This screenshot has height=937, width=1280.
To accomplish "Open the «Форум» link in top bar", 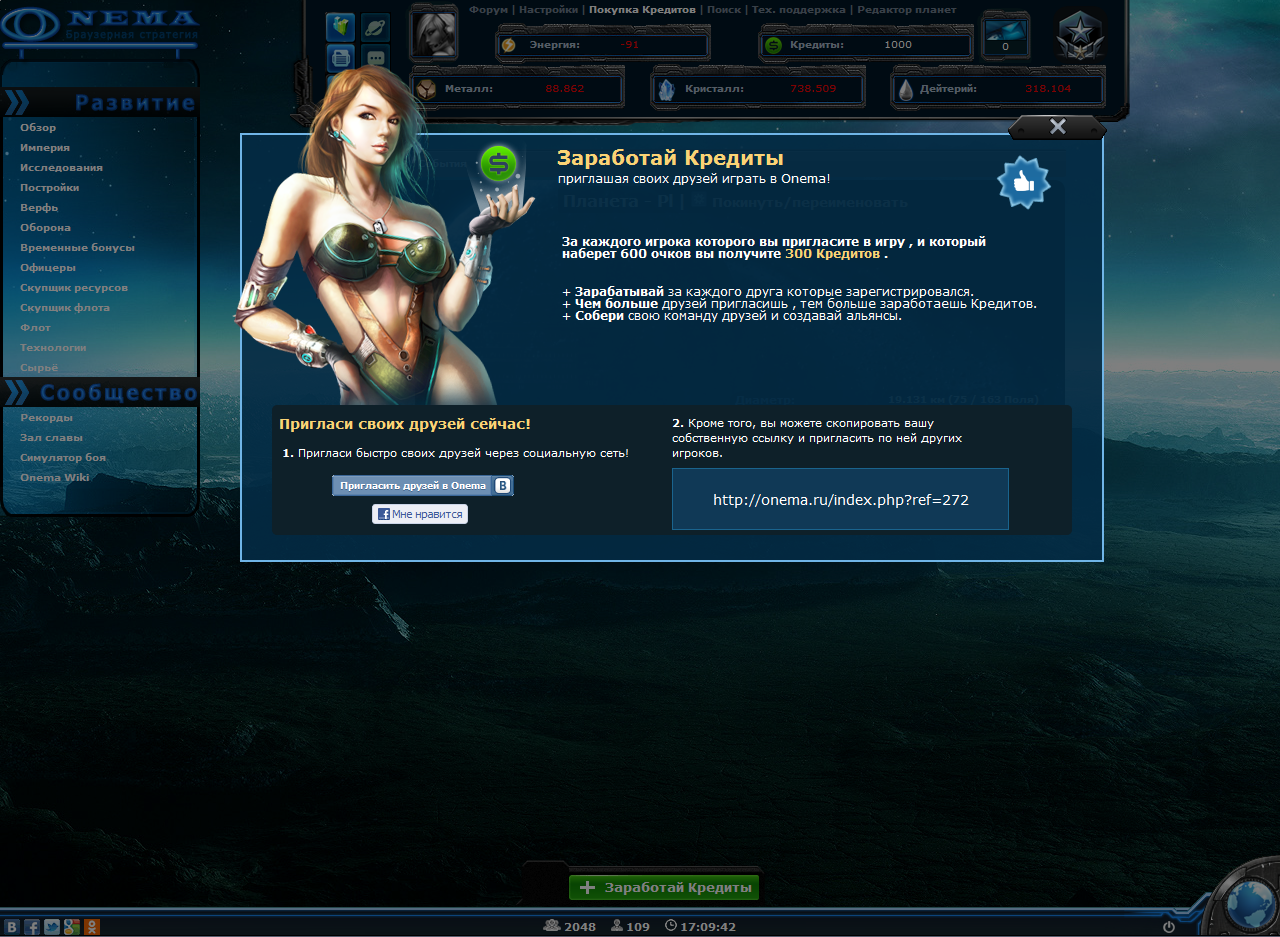I will click(489, 10).
